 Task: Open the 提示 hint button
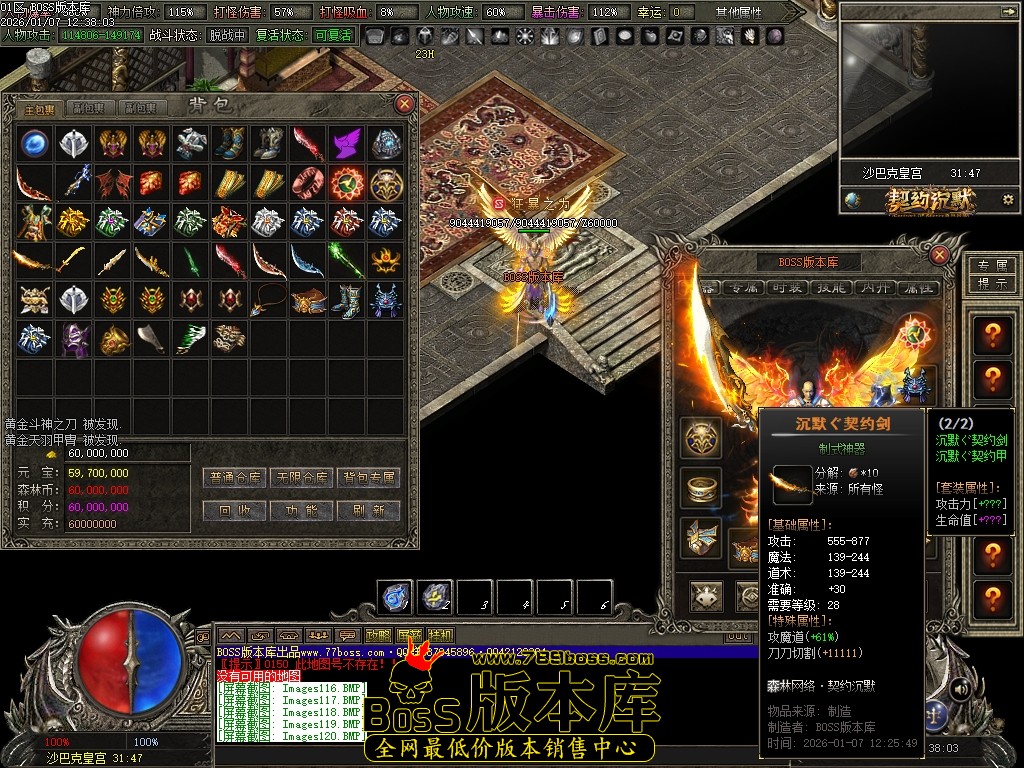[x=991, y=283]
